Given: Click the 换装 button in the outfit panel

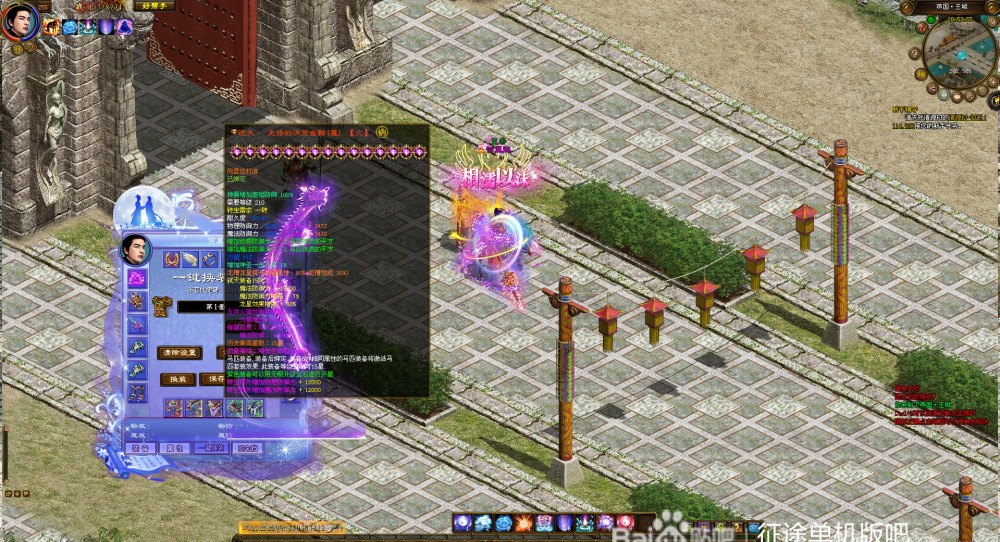Looking at the screenshot, I should coord(177,379).
